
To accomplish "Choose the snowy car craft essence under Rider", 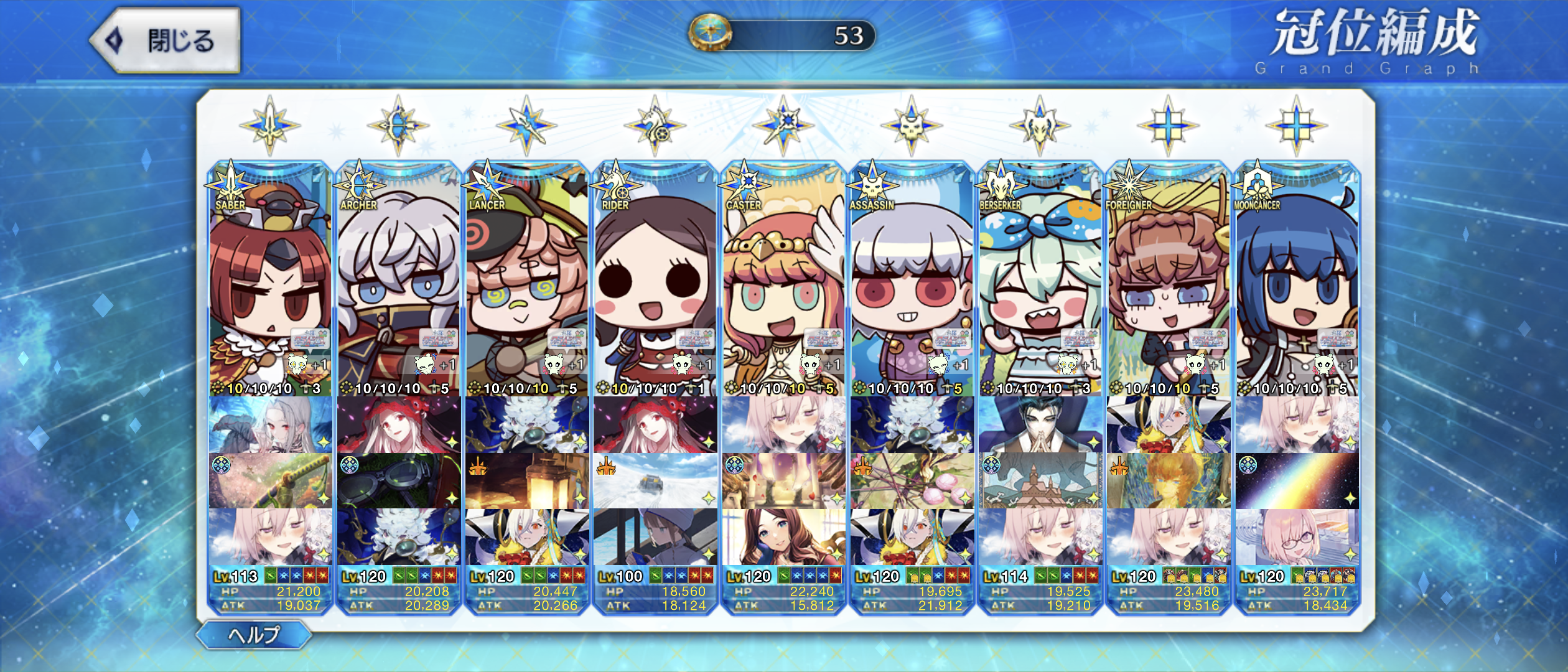I will (x=655, y=481).
